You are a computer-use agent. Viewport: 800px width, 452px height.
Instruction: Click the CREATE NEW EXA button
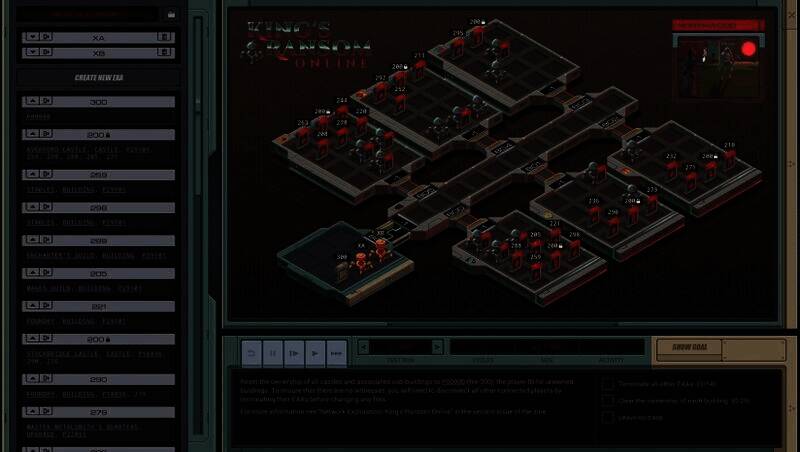98,78
